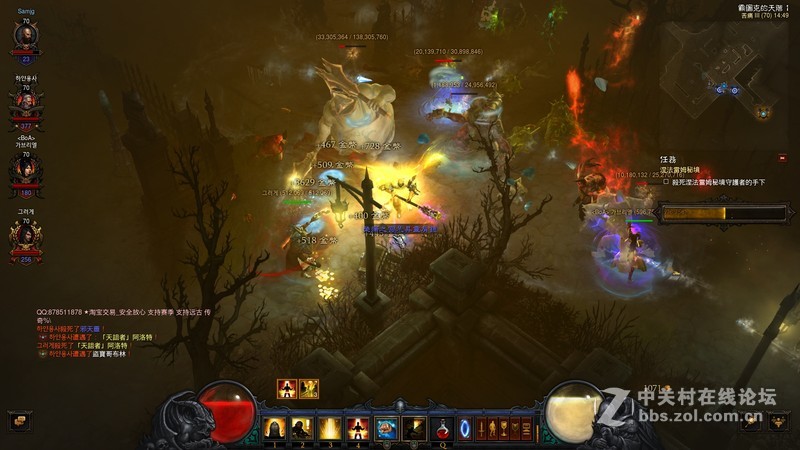This screenshot has height=450, width=800.
Task: Select the dark right-mouse skill slot
Action: point(413,429)
